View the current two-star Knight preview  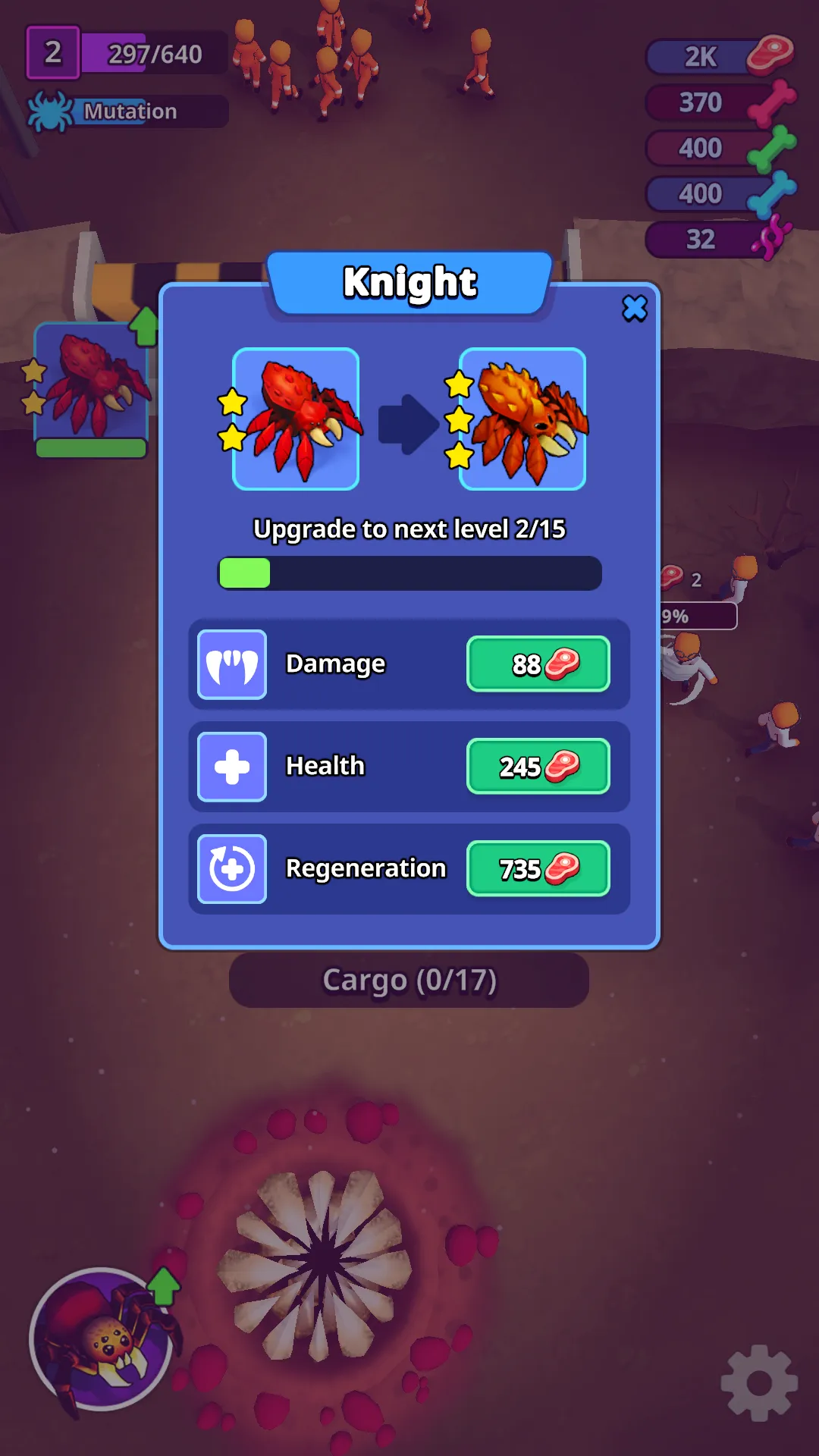pos(296,419)
